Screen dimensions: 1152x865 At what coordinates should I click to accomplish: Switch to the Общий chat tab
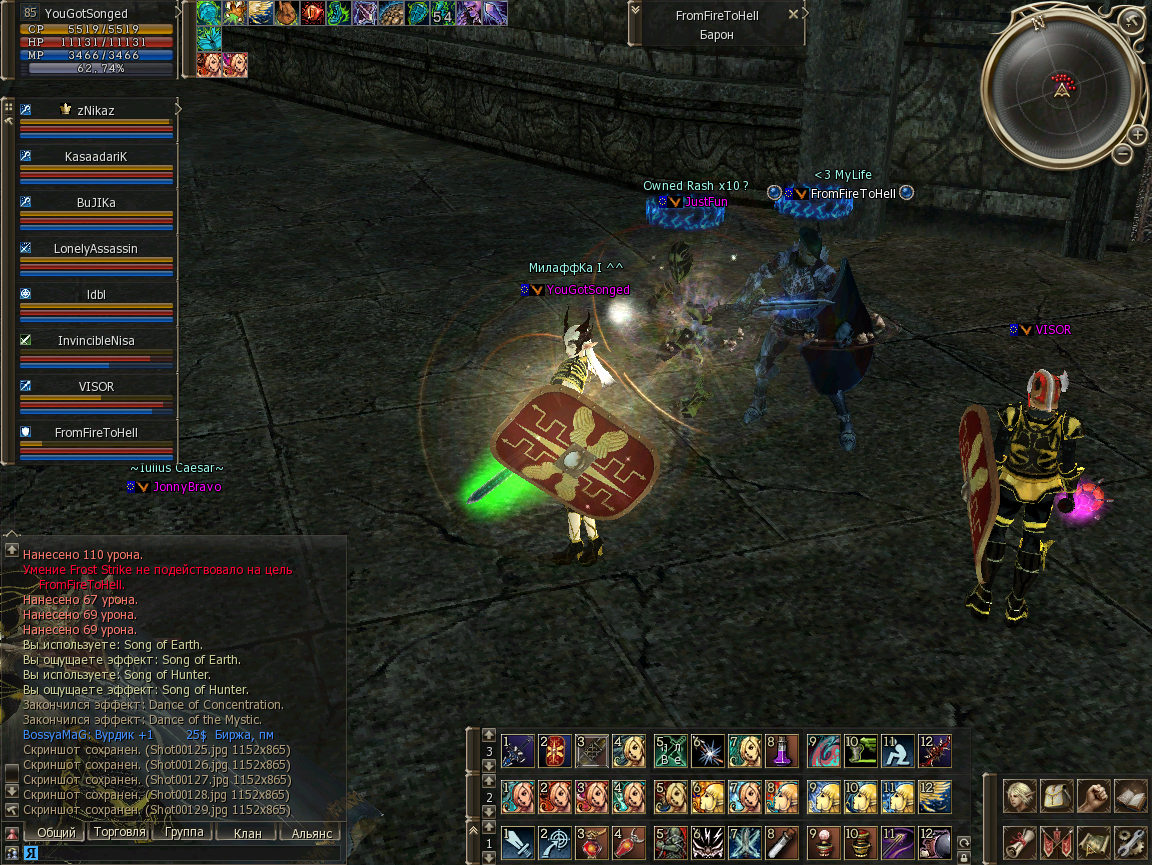55,832
